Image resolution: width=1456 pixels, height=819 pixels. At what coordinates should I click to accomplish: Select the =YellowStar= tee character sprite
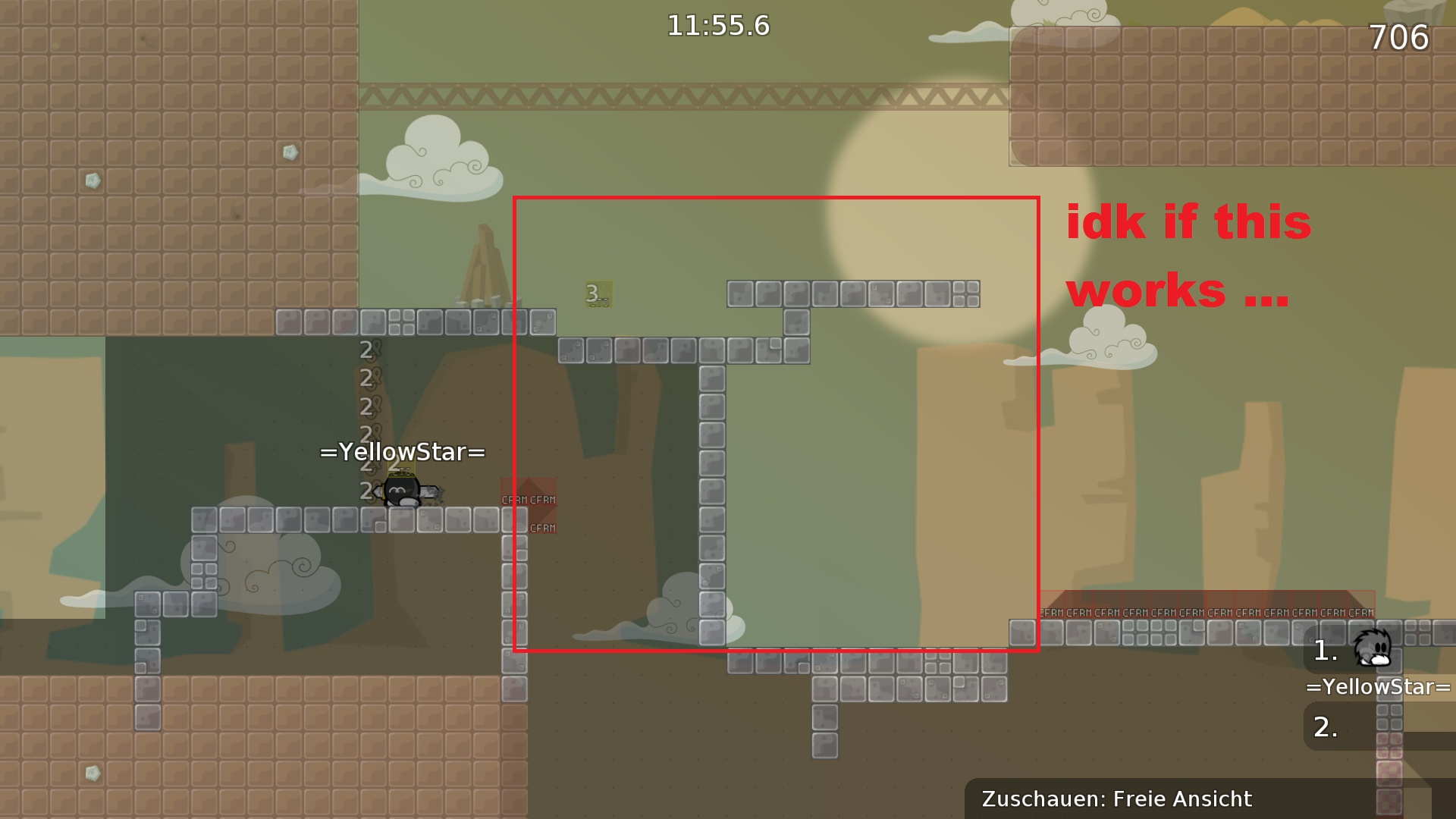coord(402,493)
